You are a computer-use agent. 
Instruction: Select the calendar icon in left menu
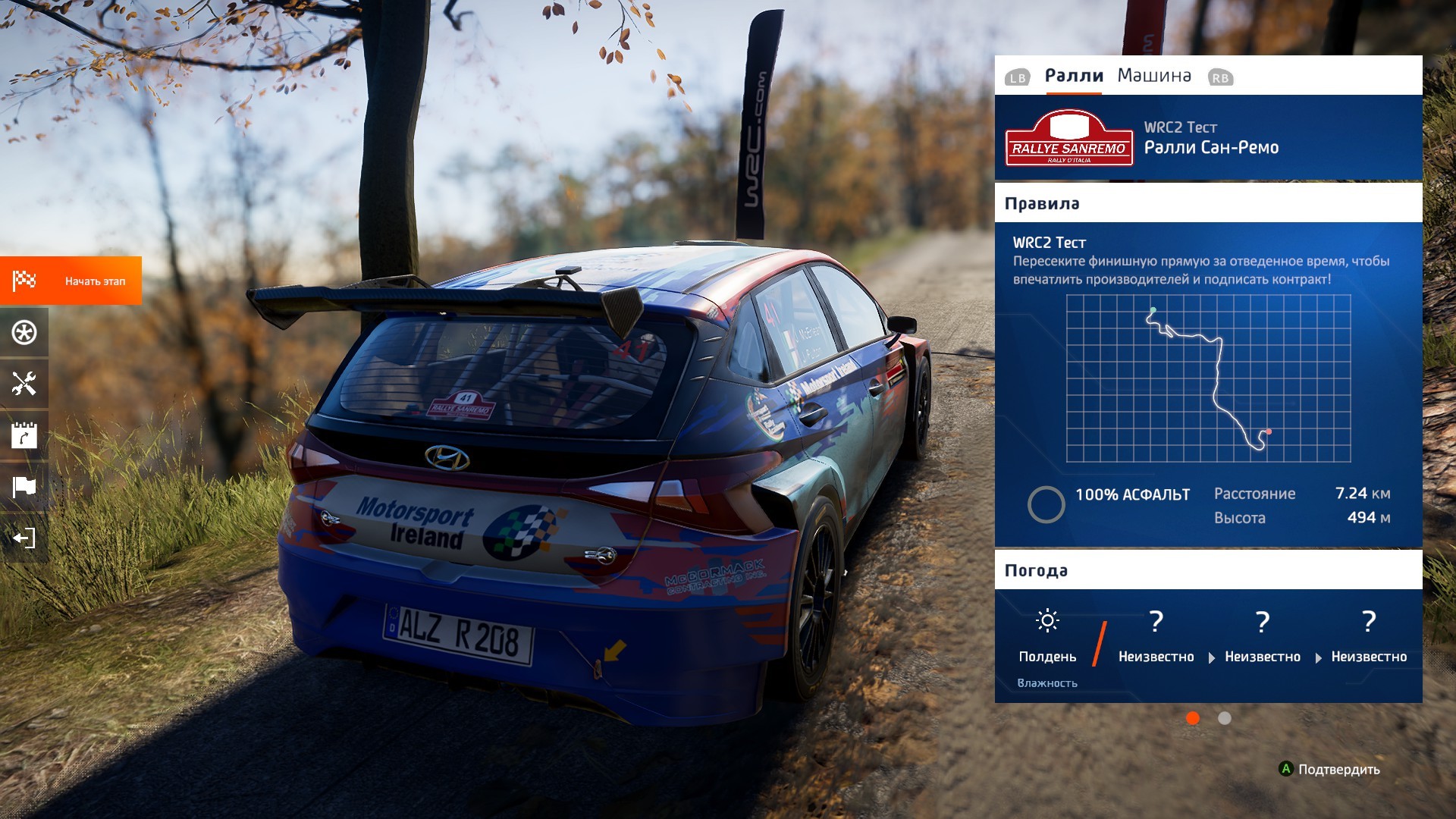[24, 435]
